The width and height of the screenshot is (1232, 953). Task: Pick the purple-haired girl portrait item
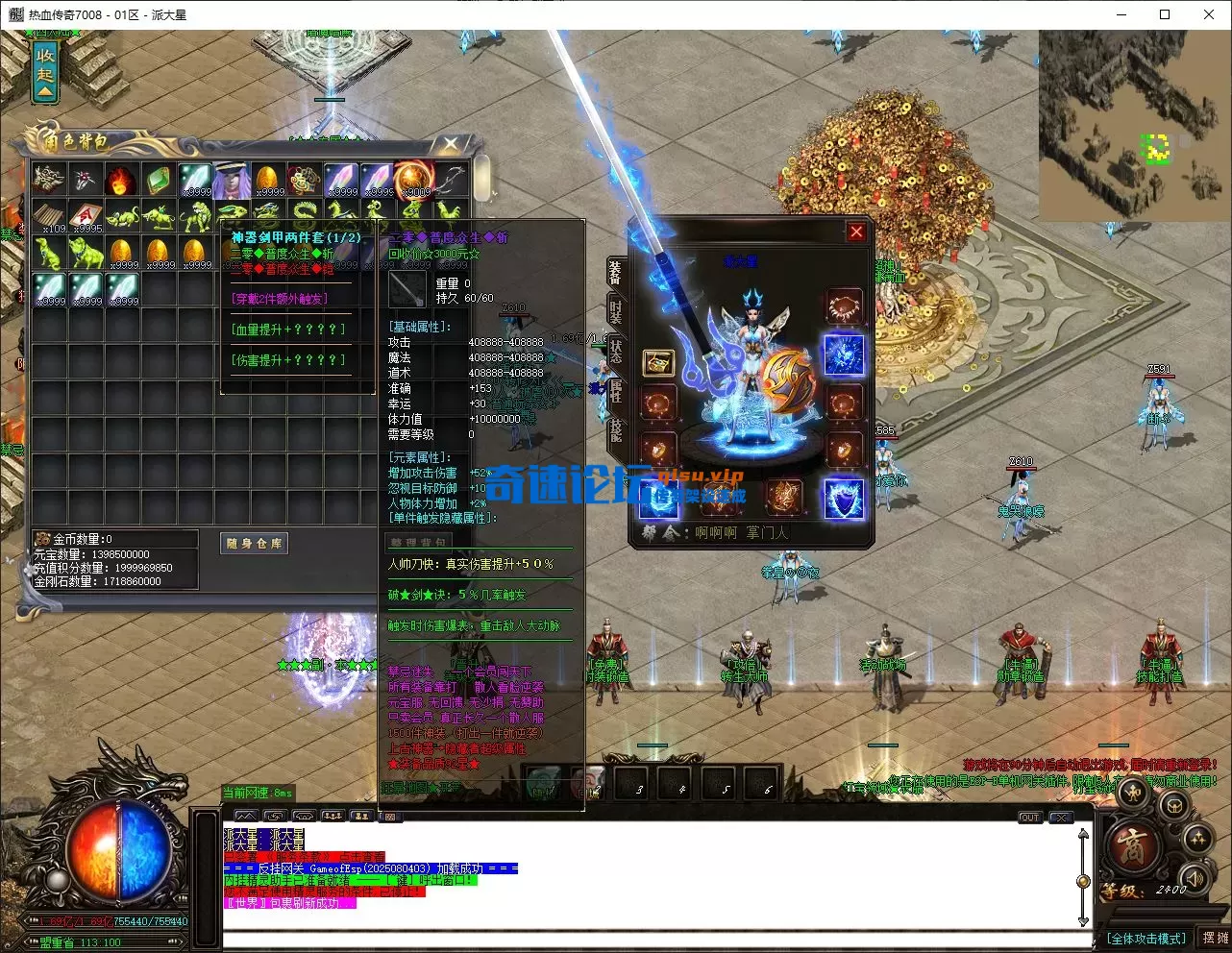232,180
